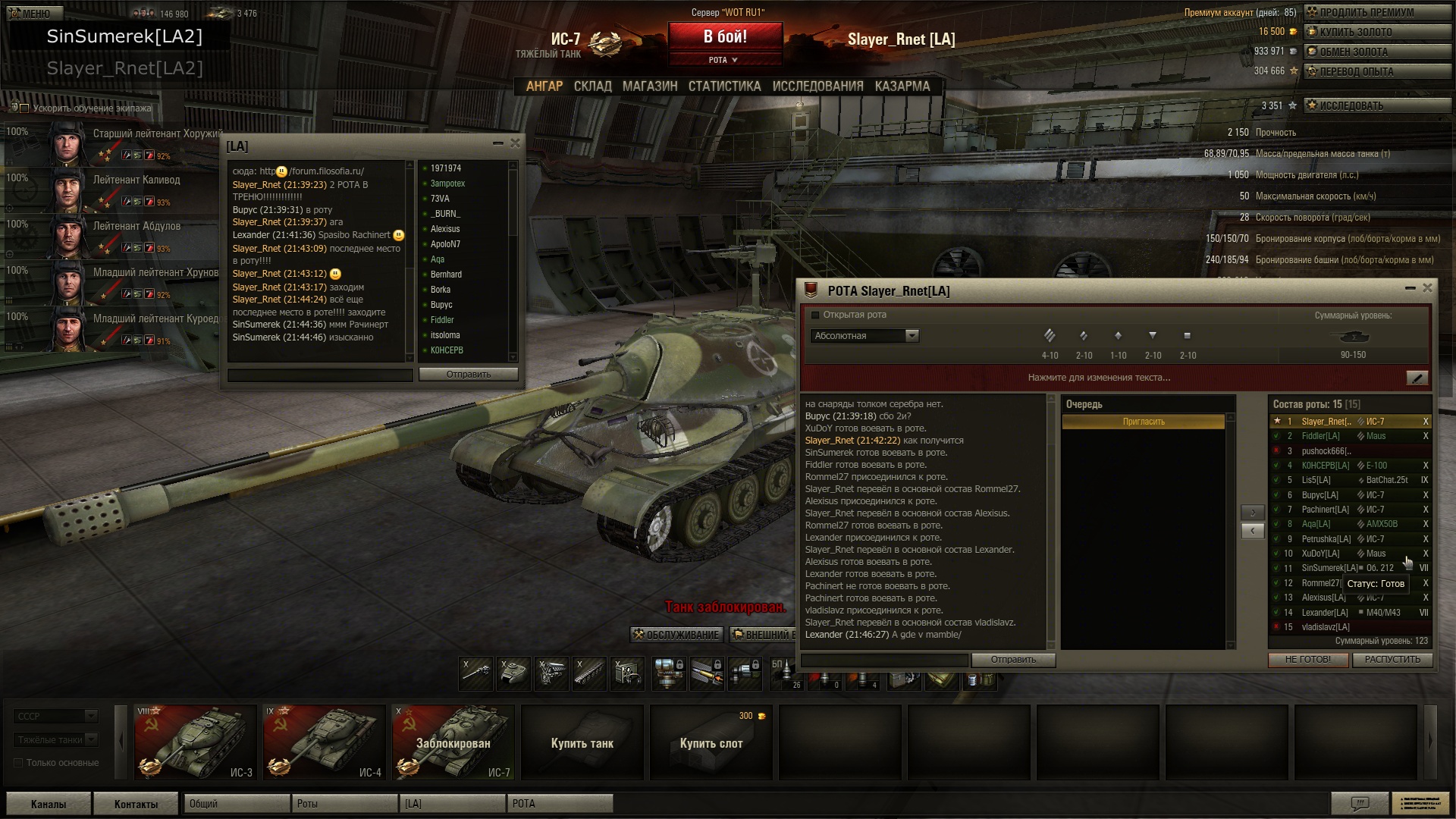Start battle with the В бой! button
This screenshot has width=1456, height=819.
724,36
